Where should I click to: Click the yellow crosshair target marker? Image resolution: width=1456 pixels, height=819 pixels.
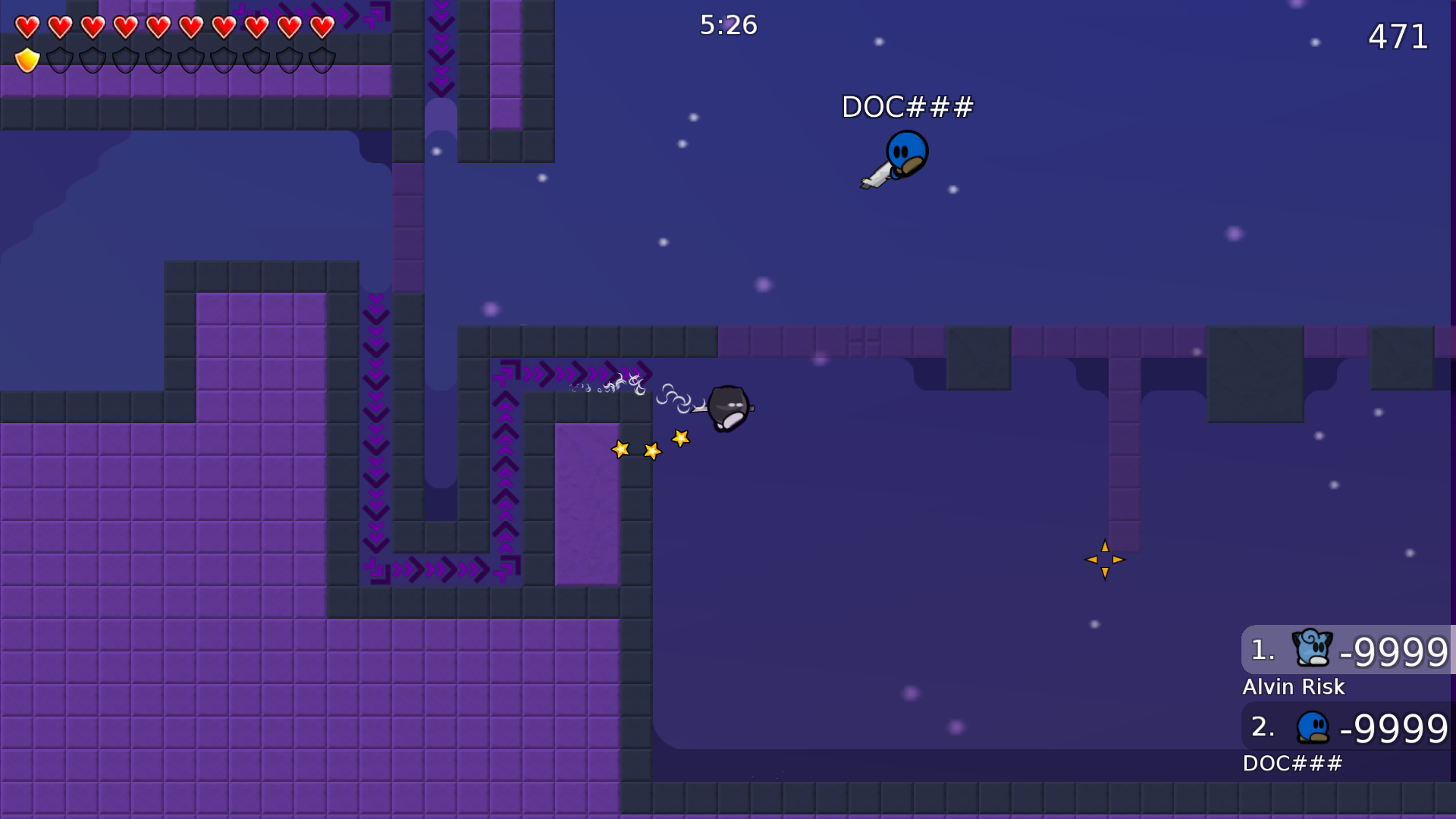point(1105,559)
